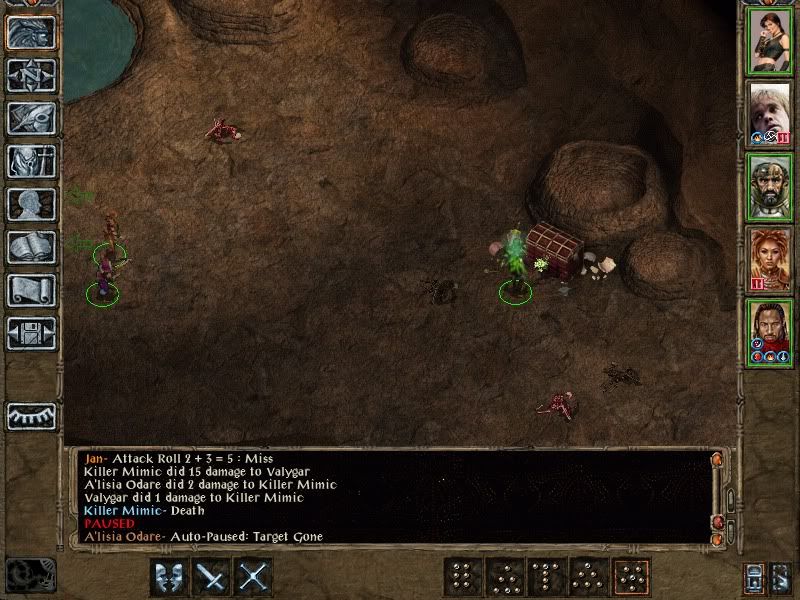Click the crossed swords action button

tap(255, 577)
